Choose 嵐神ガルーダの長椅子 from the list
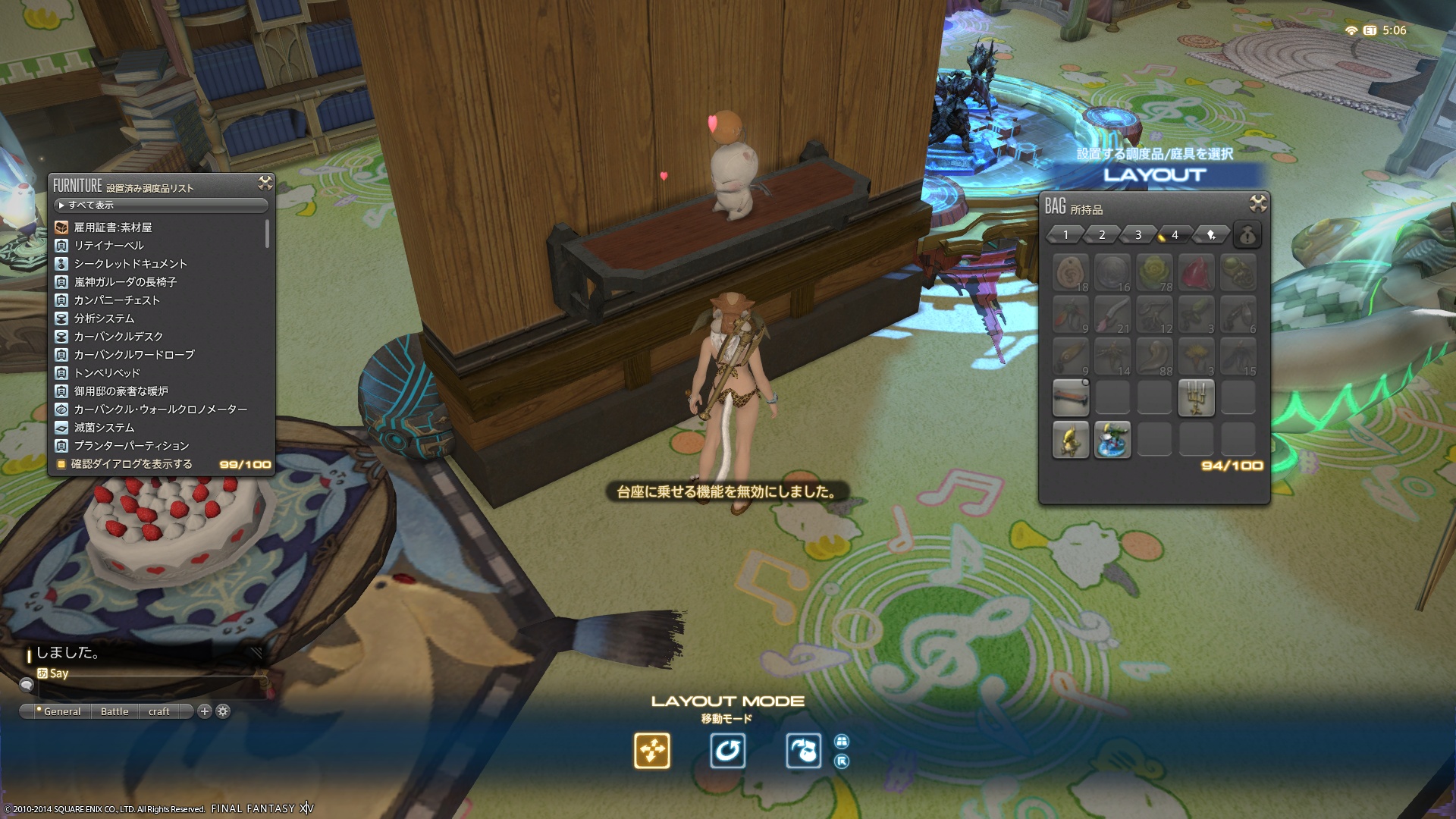 click(x=125, y=282)
